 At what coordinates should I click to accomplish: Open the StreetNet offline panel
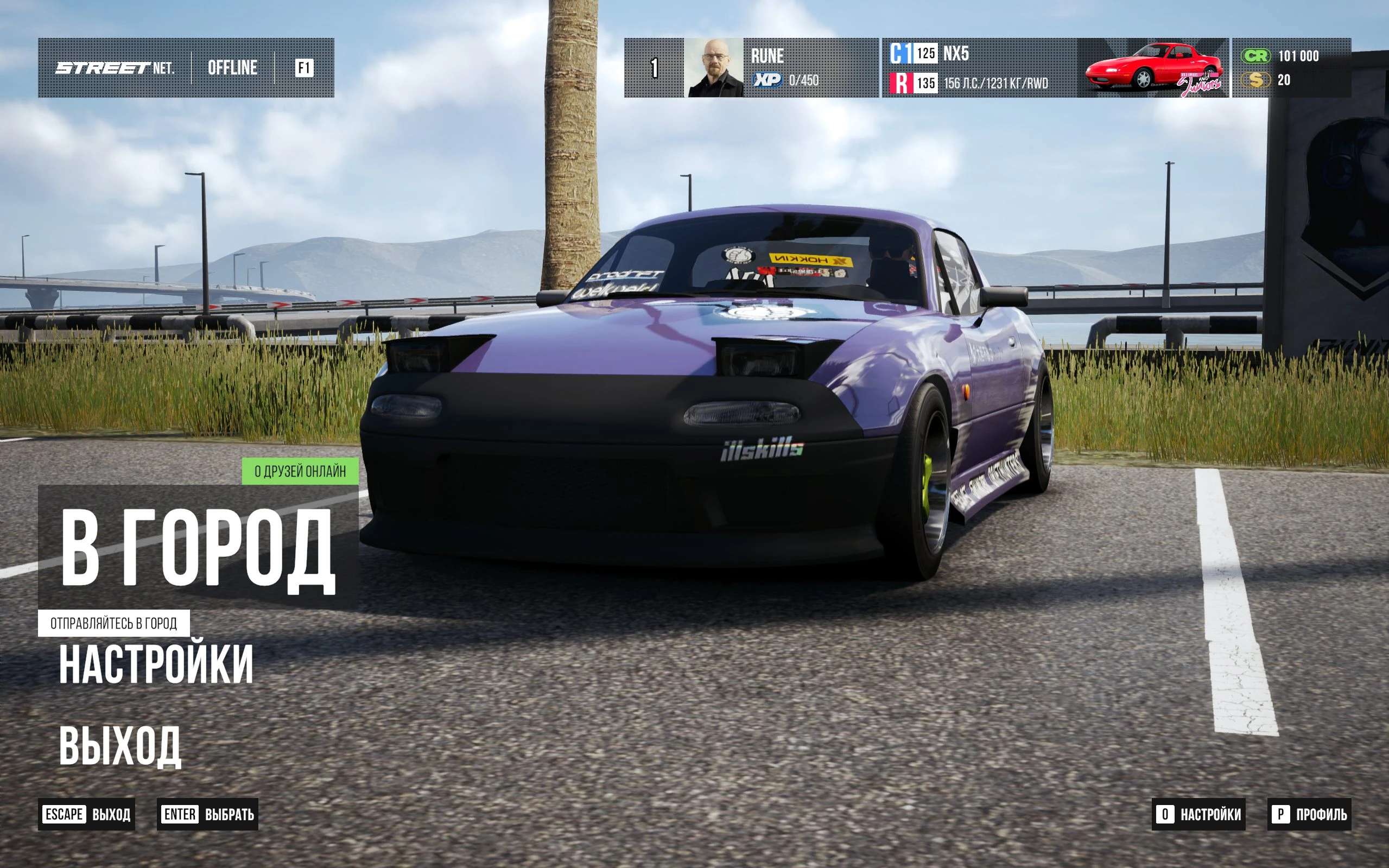click(186, 68)
